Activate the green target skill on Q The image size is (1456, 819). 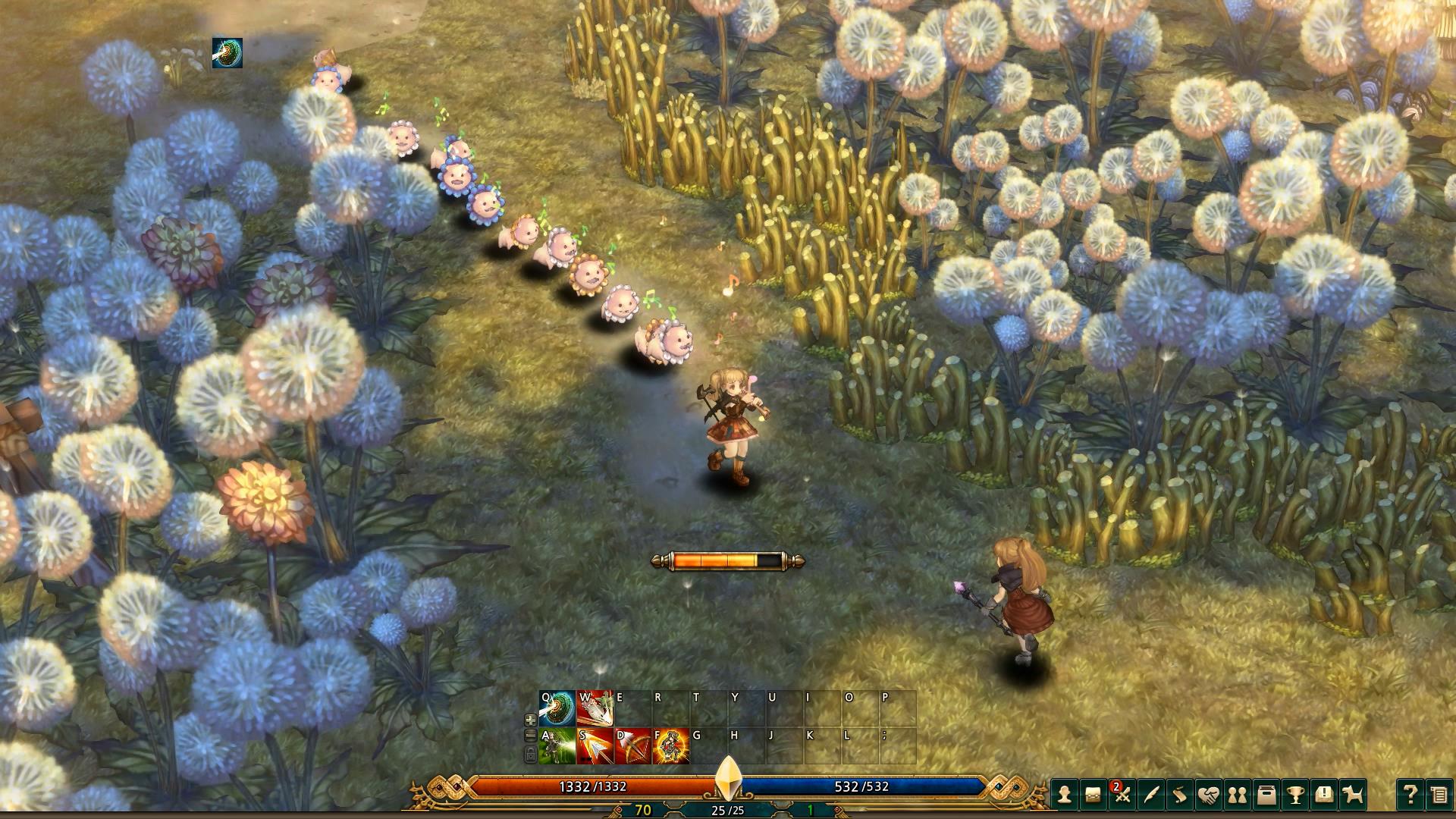point(557,708)
